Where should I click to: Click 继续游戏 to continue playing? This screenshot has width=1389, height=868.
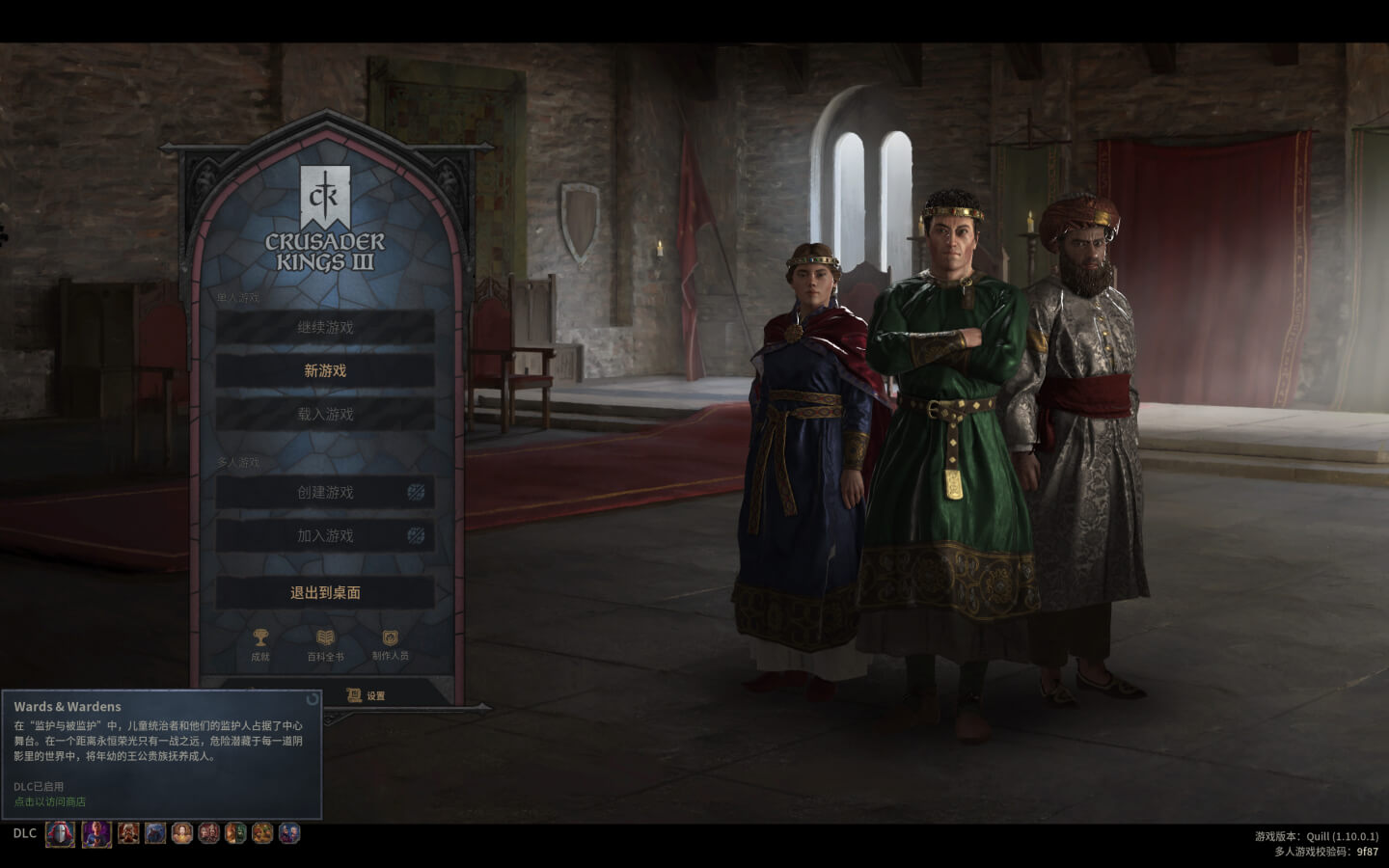coord(325,327)
